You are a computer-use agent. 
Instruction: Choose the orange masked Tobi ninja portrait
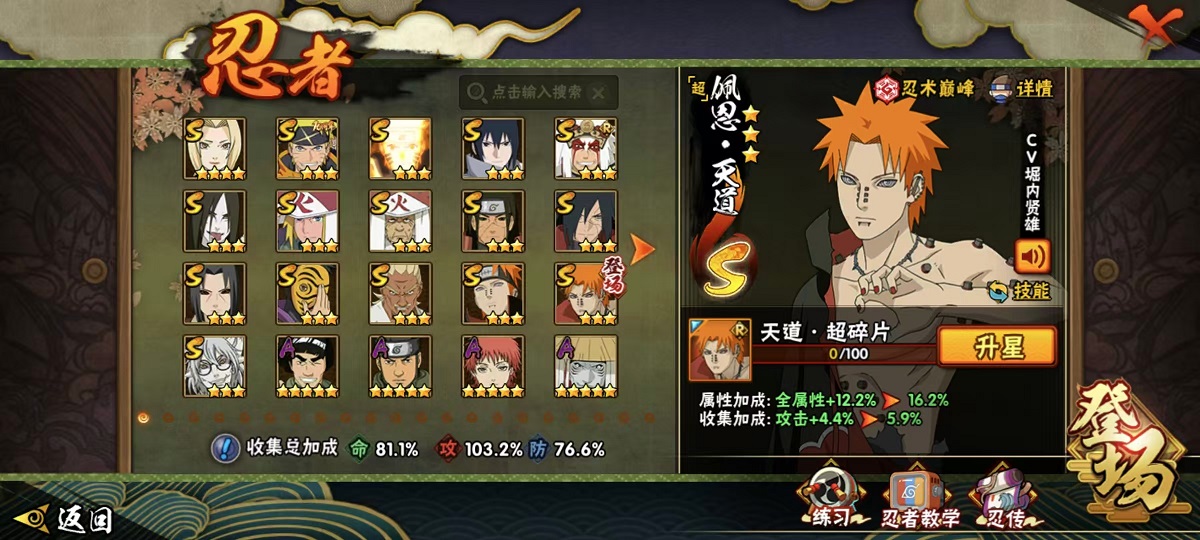point(307,294)
